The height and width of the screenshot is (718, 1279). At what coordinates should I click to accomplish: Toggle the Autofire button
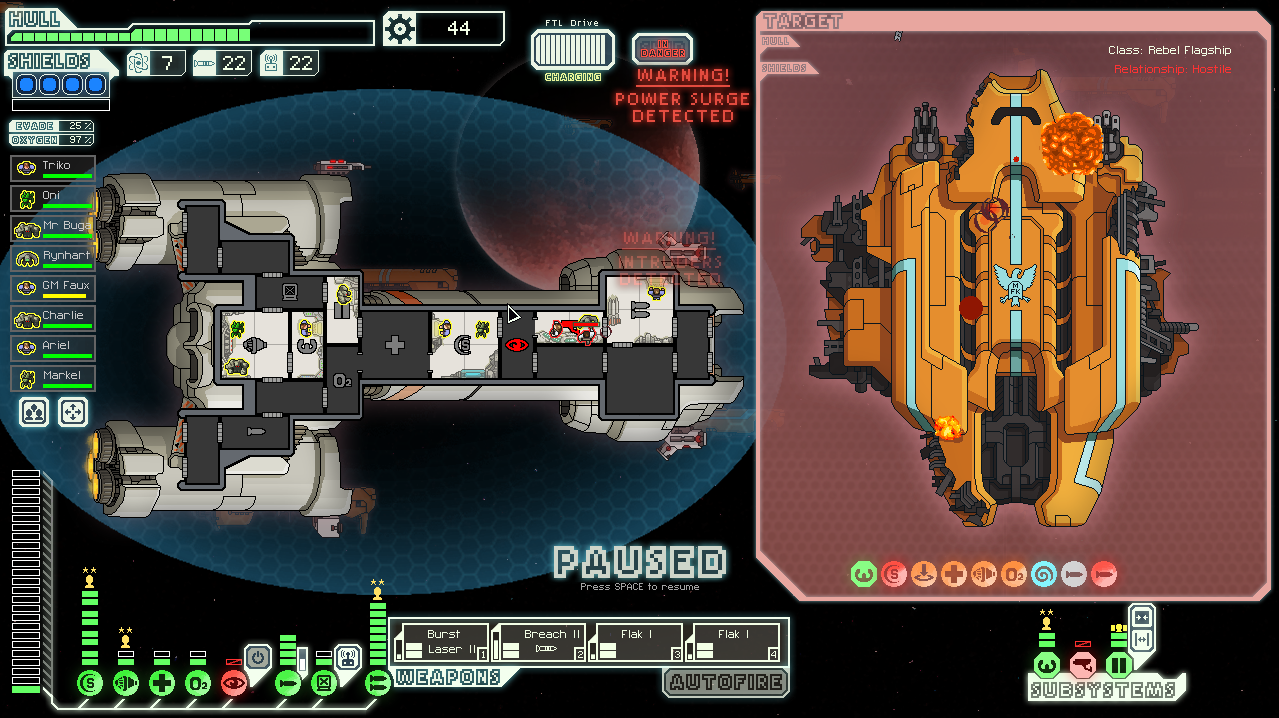pos(725,683)
